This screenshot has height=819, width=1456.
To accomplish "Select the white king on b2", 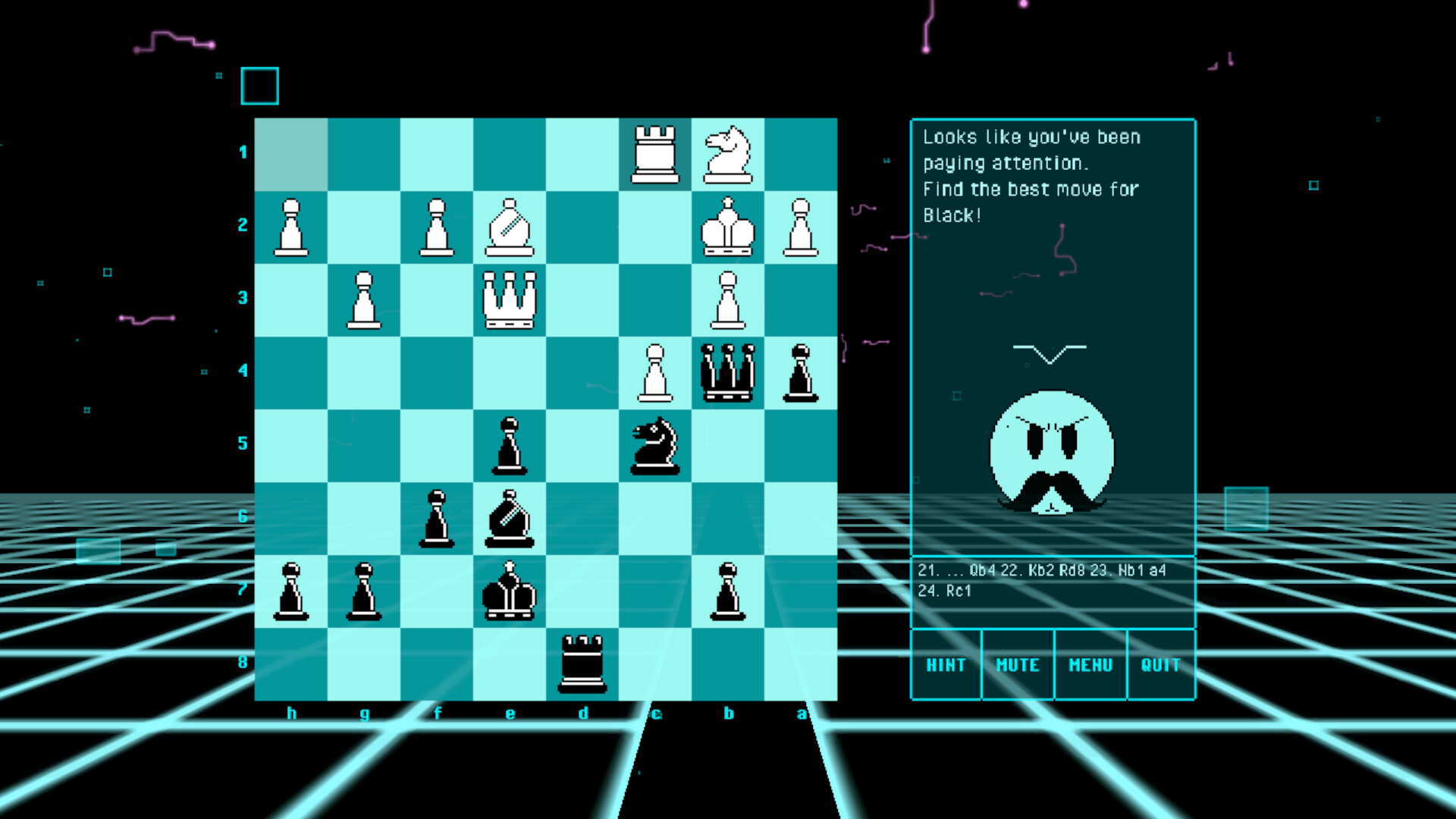I will click(729, 225).
